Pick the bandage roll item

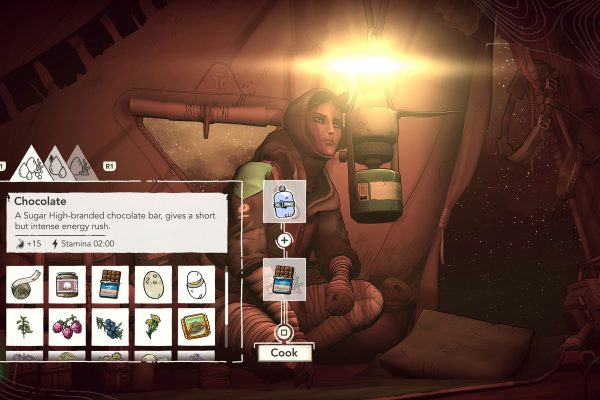point(25,284)
